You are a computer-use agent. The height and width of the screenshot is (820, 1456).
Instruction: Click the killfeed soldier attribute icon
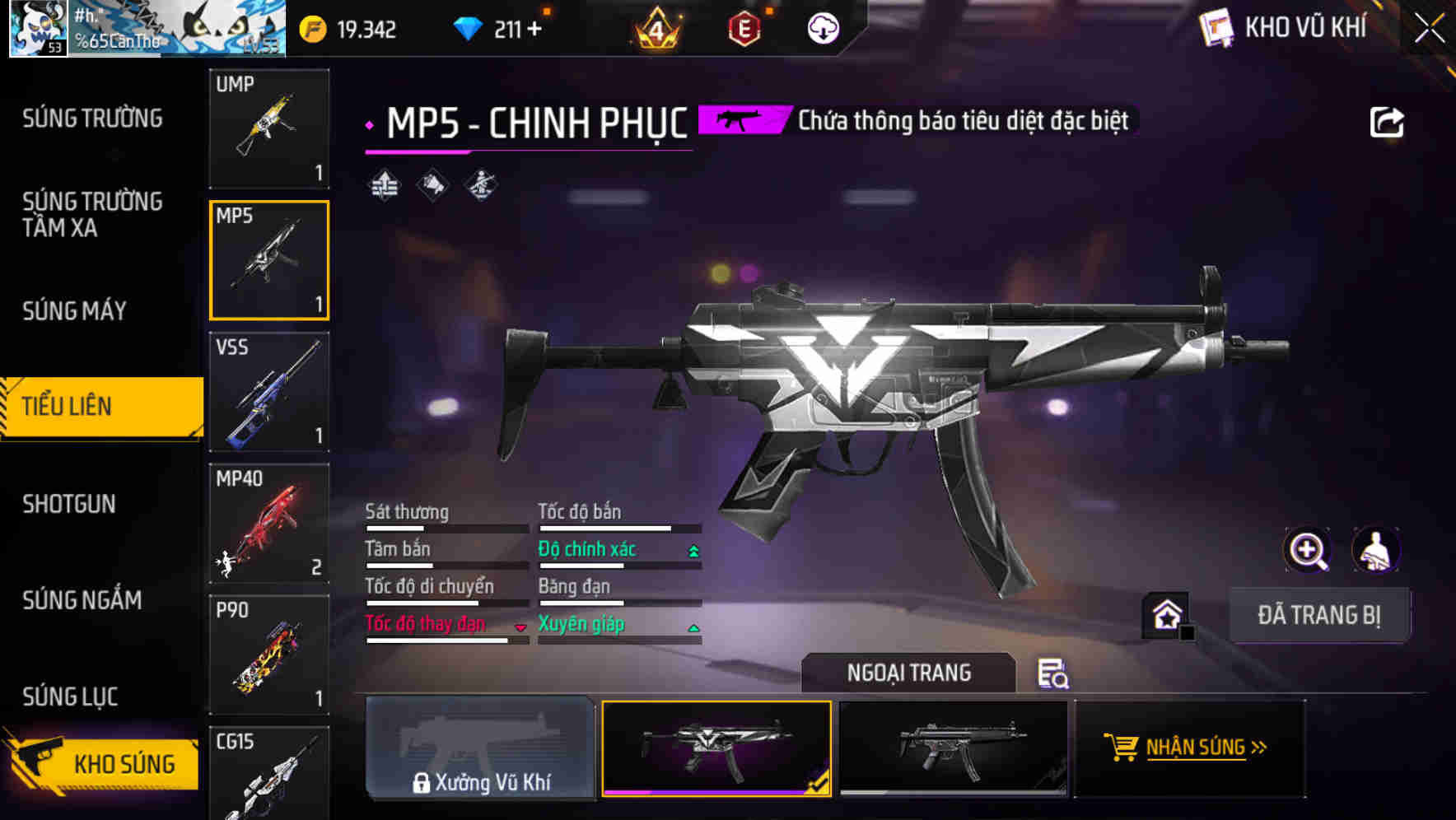482,184
